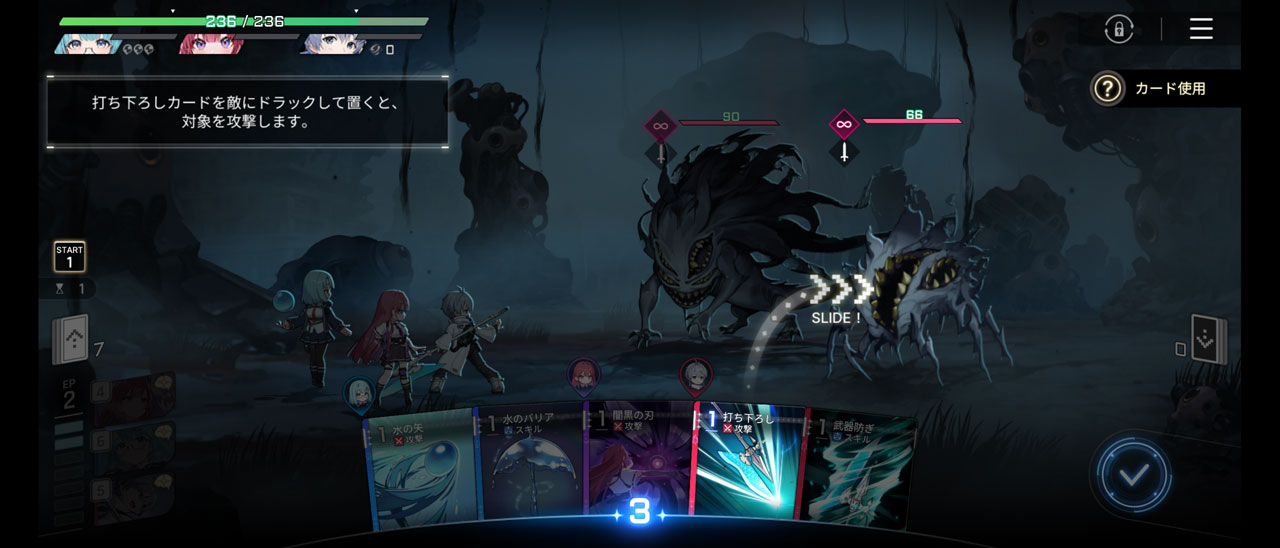Open the discard pile icon
Screen dimensions: 1280x548
(1208, 342)
